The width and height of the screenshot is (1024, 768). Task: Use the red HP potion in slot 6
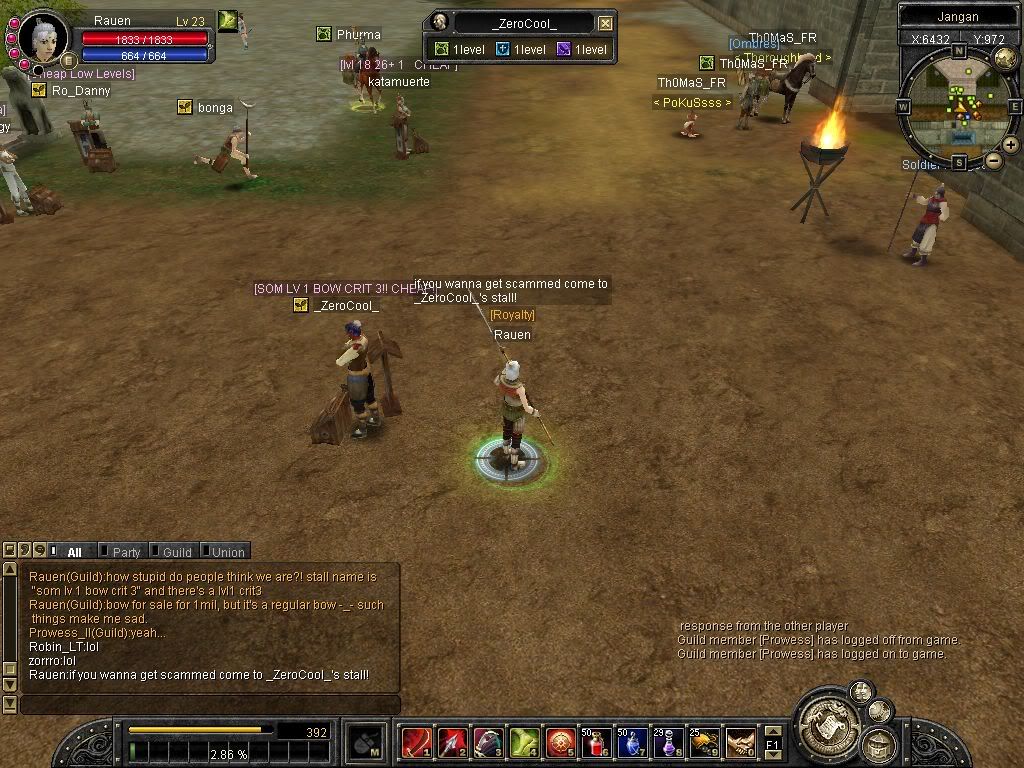coord(597,743)
